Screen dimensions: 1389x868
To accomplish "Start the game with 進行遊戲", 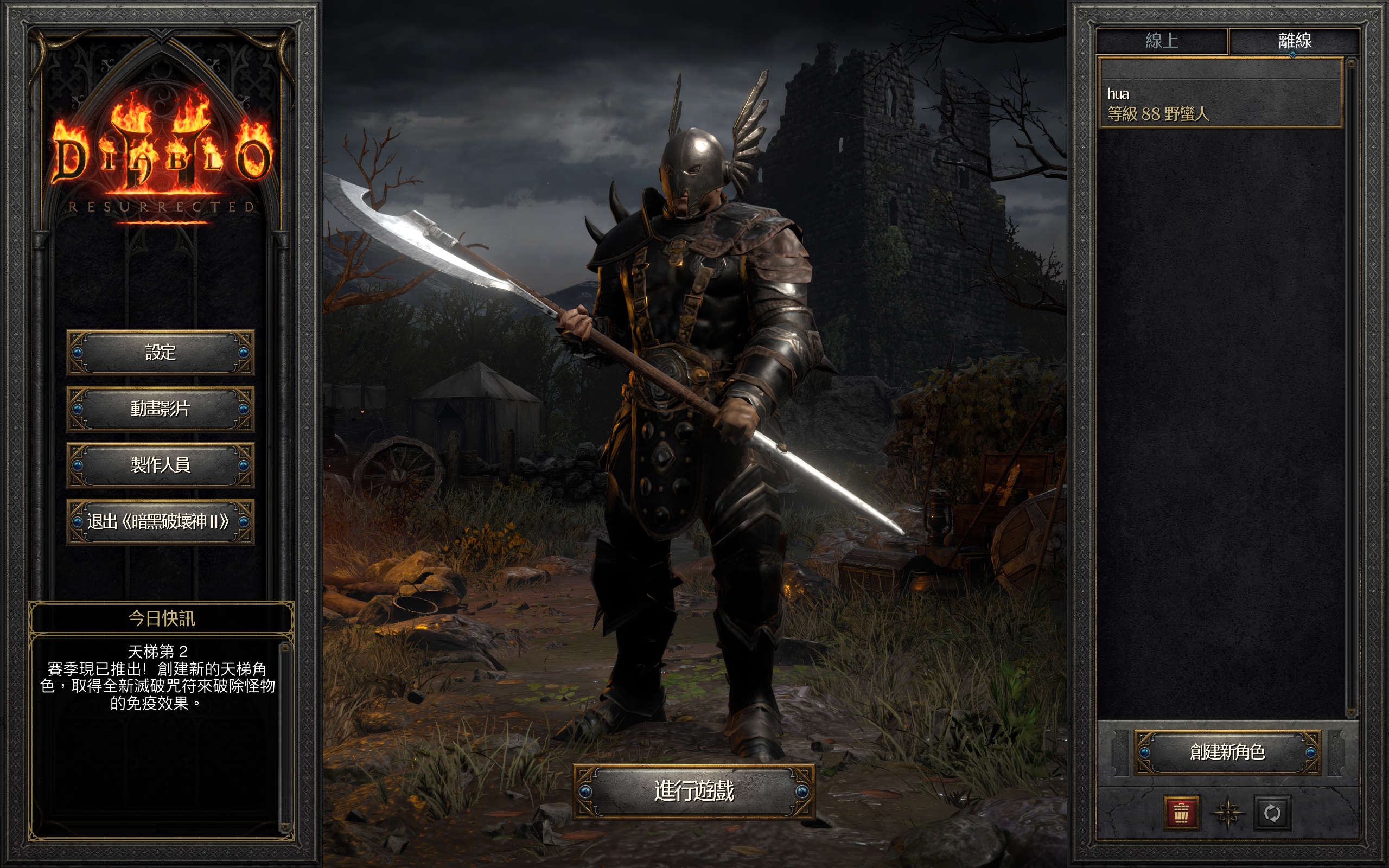I will [x=693, y=791].
